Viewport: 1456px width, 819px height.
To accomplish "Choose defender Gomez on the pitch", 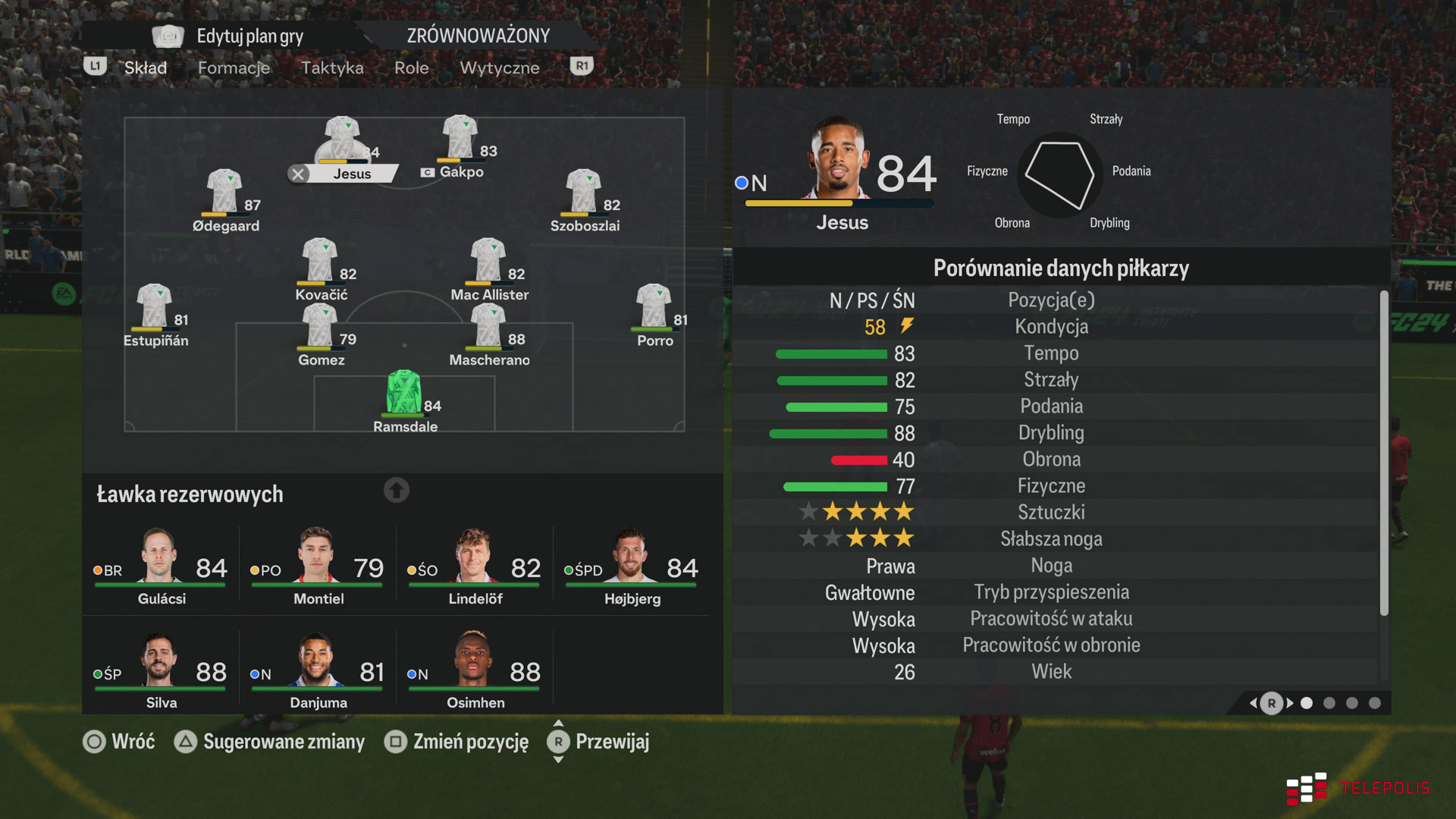I will (x=320, y=328).
